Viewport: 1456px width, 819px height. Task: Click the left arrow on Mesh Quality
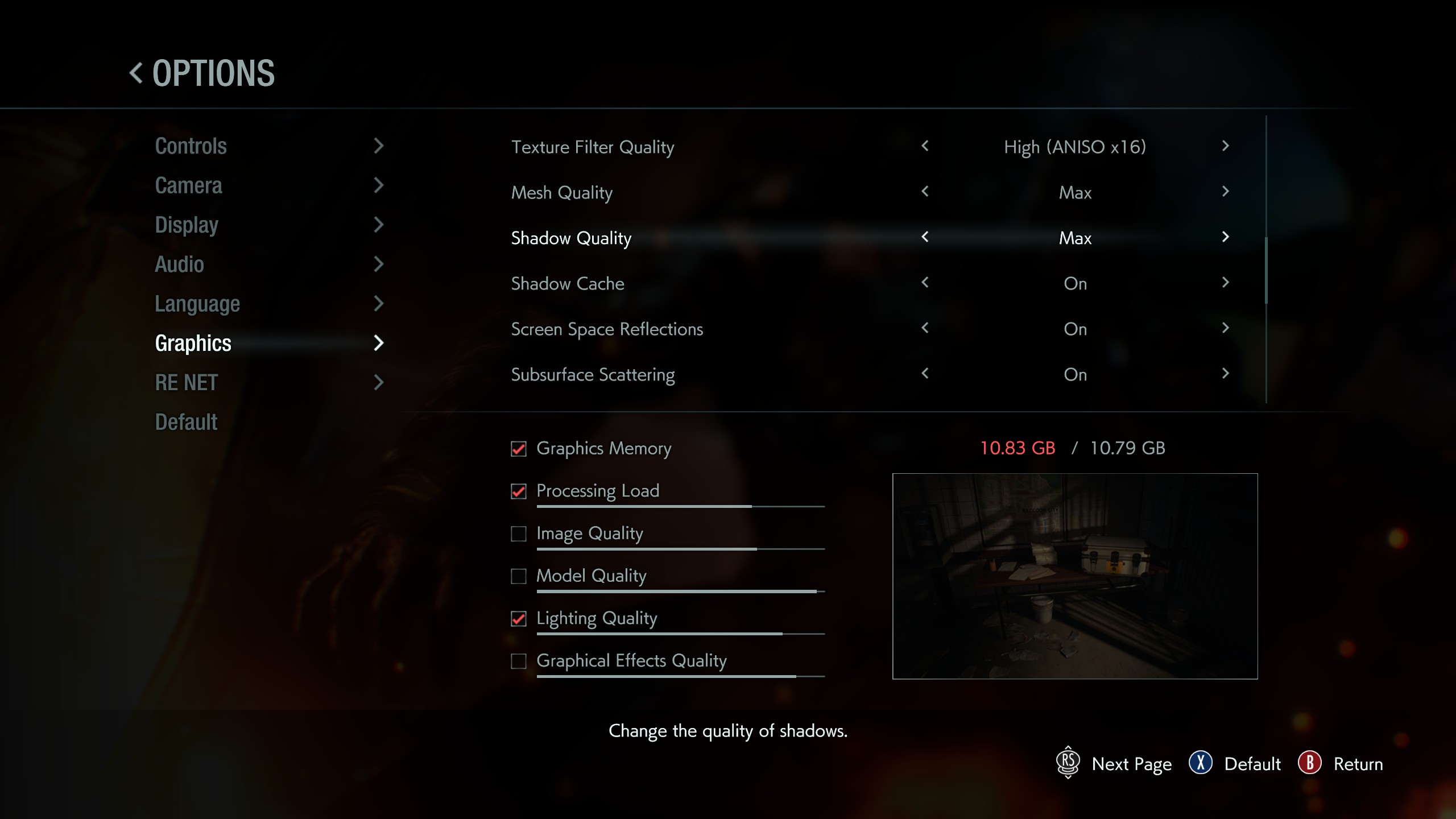(x=924, y=192)
